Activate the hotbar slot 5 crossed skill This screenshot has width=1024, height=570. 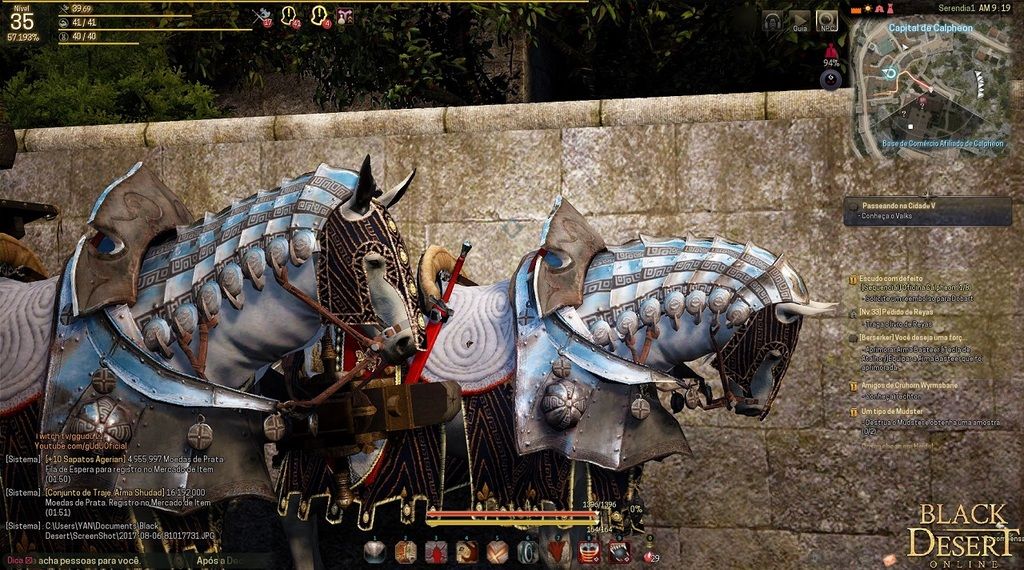[497, 551]
